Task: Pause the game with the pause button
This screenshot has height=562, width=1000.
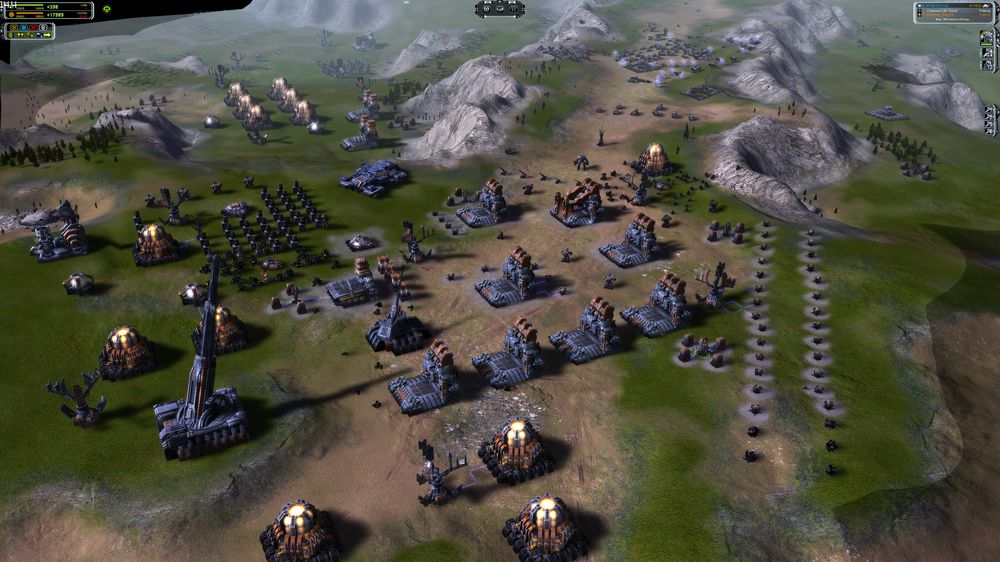Action: [x=513, y=9]
